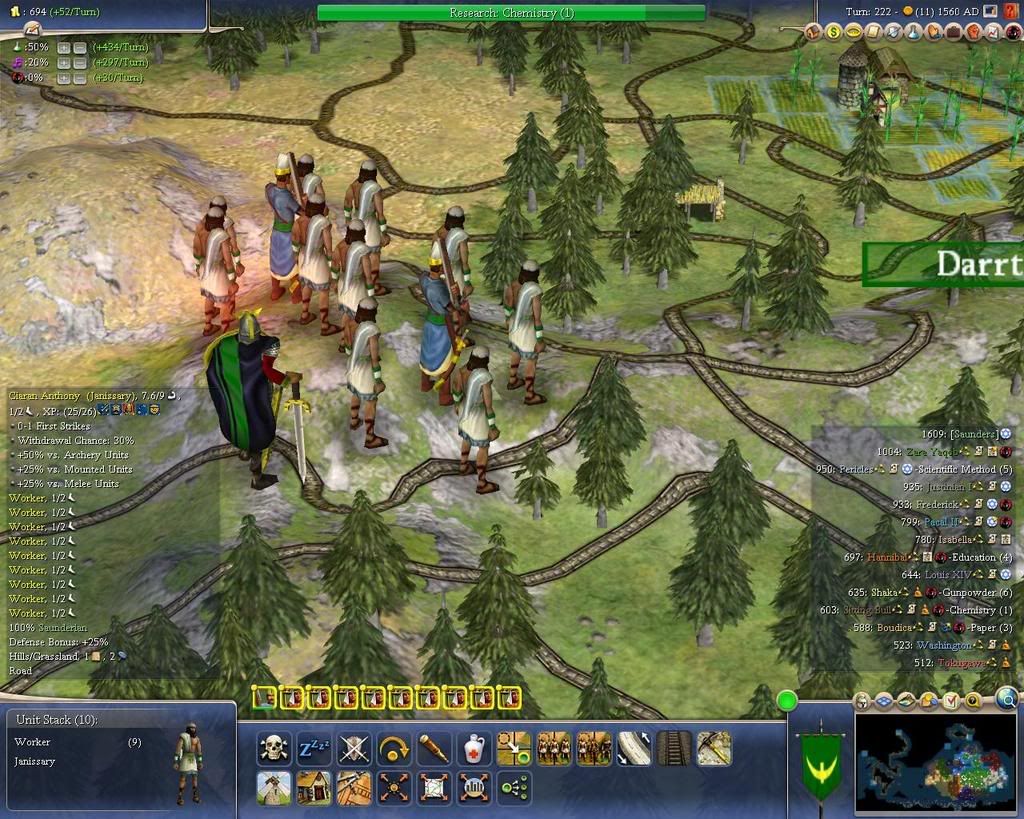Select the Janissary unit in stack list
Screen dimensions: 1024x819
pos(35,762)
